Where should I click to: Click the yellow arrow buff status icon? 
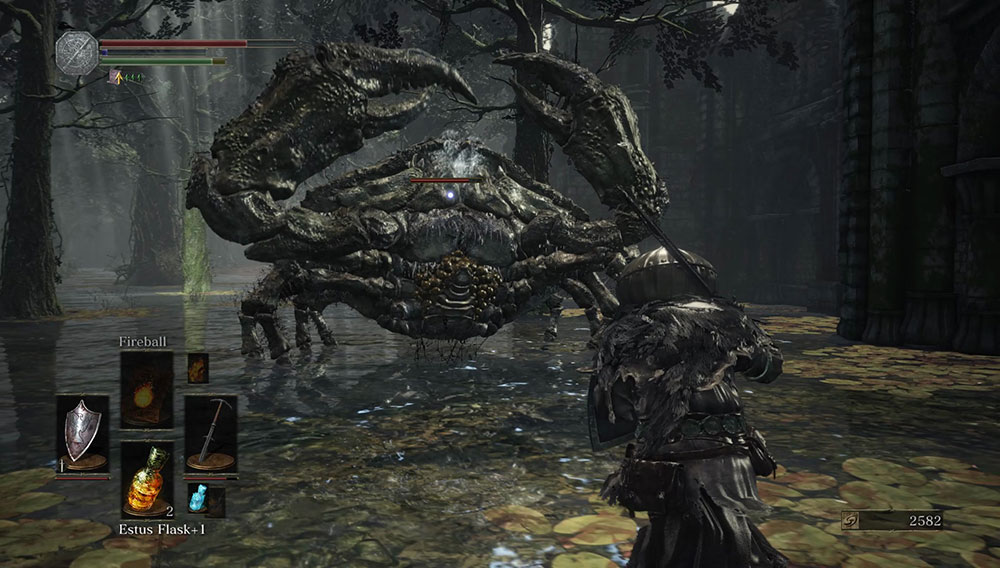coord(116,76)
